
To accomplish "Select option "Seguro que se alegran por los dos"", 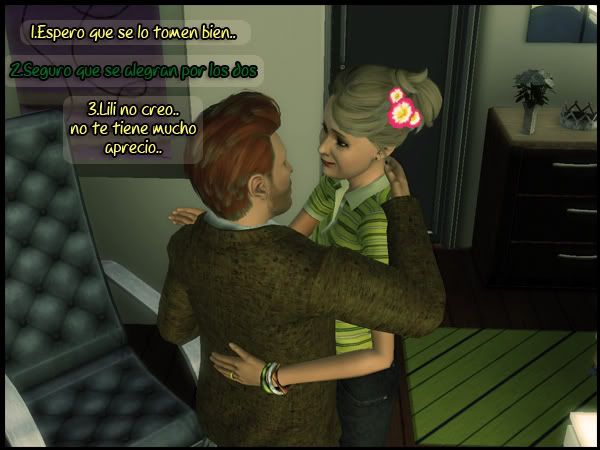I will point(134,71).
